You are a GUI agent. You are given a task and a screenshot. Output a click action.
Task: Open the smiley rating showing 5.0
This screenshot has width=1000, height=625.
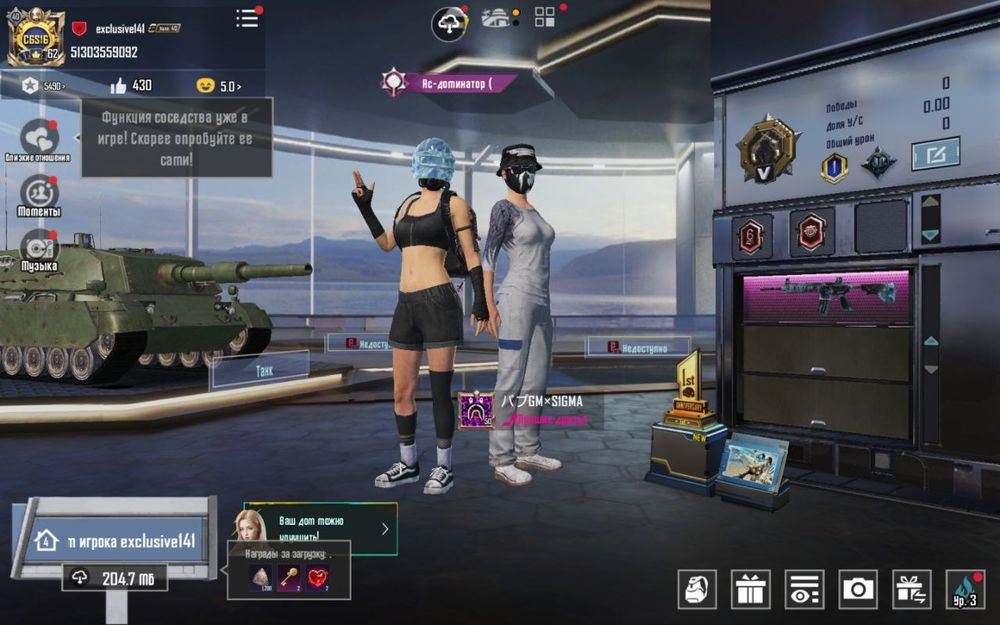coord(219,86)
